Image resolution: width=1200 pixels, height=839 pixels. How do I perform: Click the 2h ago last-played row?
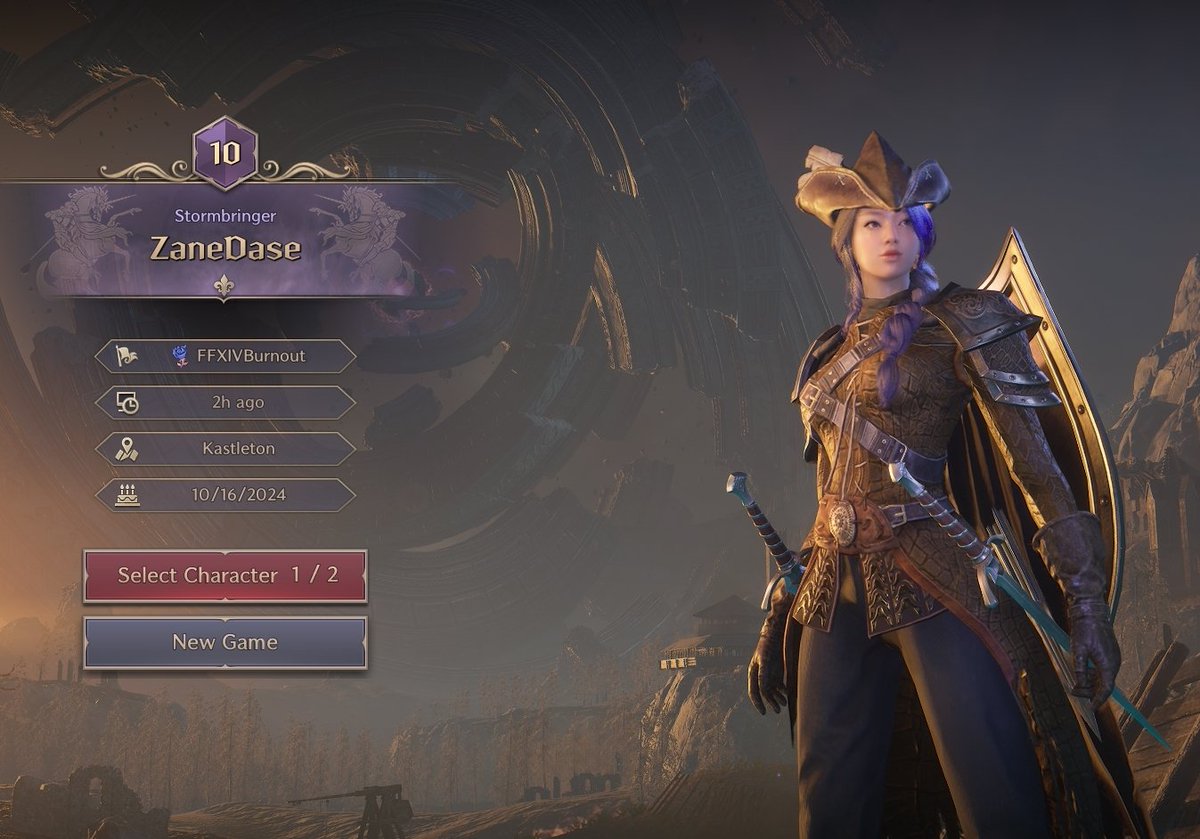coord(225,402)
